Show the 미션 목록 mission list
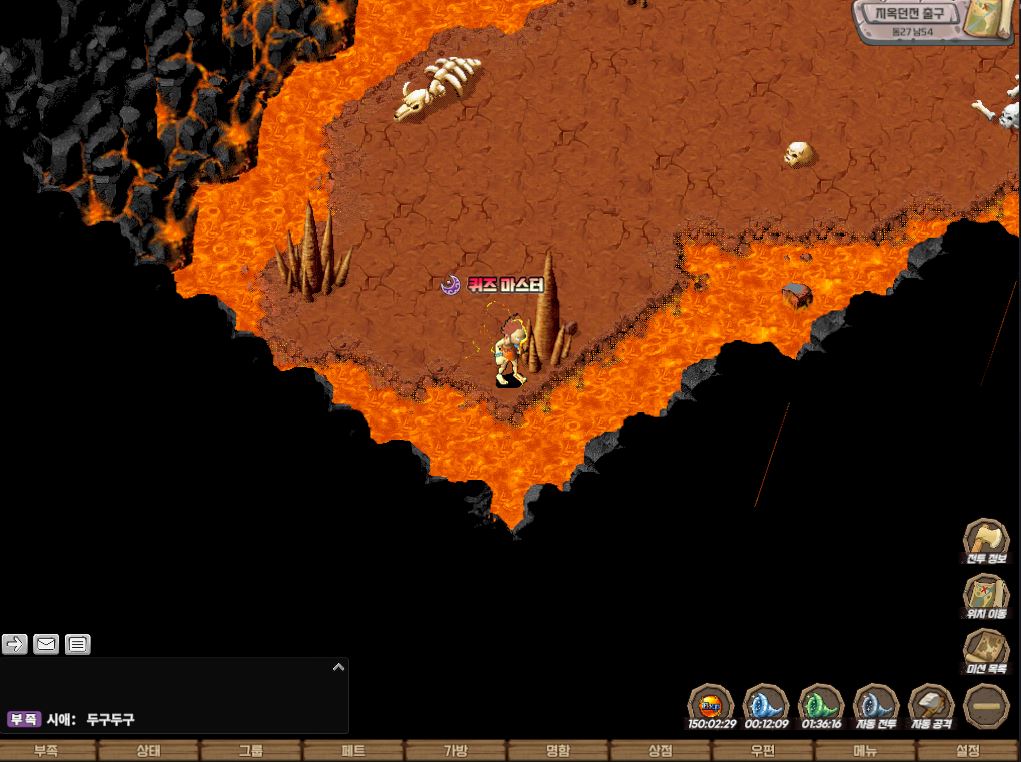This screenshot has height=762, width=1021. (986, 649)
